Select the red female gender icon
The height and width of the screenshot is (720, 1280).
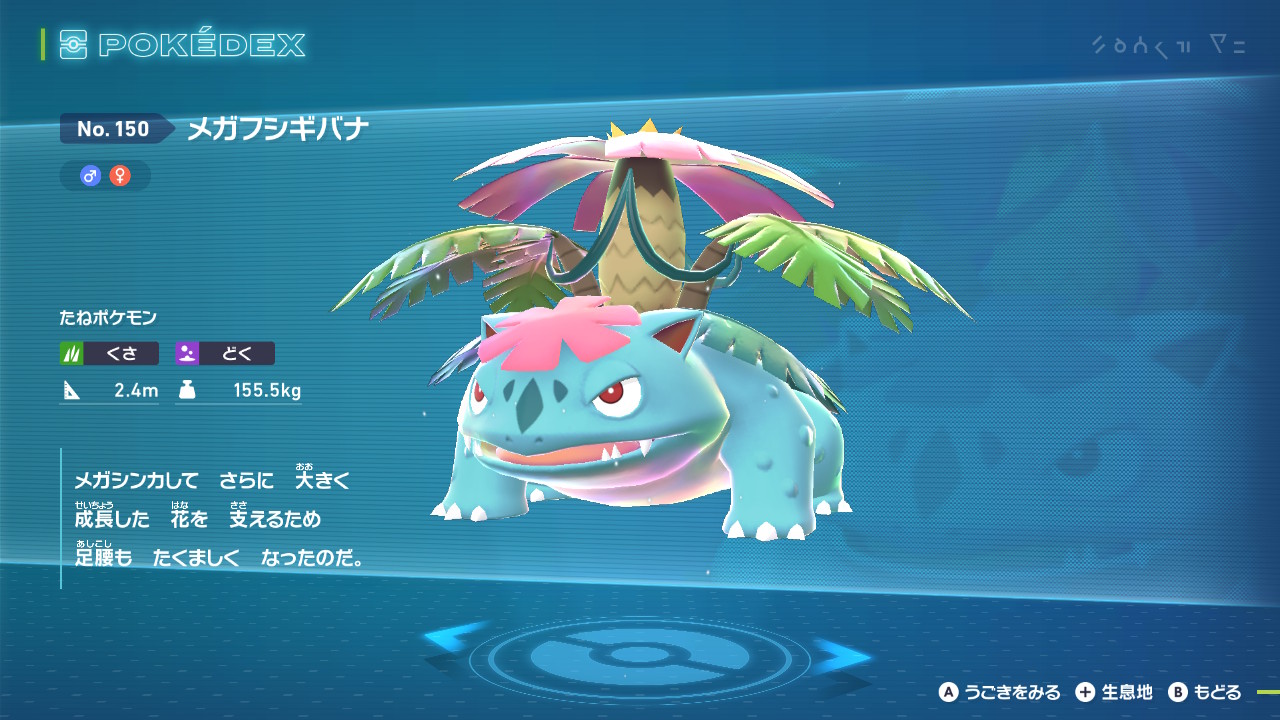click(120, 176)
